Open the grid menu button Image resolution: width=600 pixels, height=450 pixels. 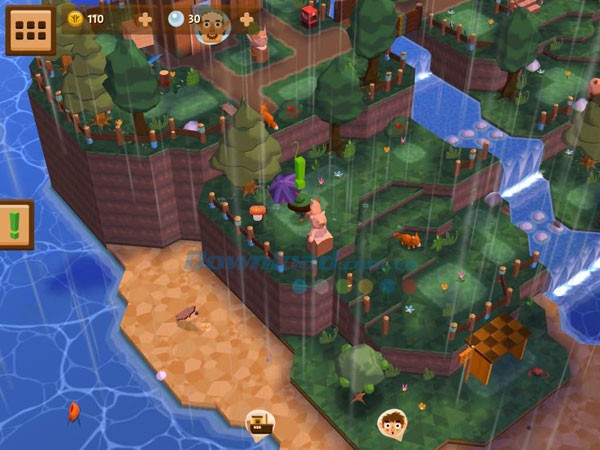tap(30, 30)
